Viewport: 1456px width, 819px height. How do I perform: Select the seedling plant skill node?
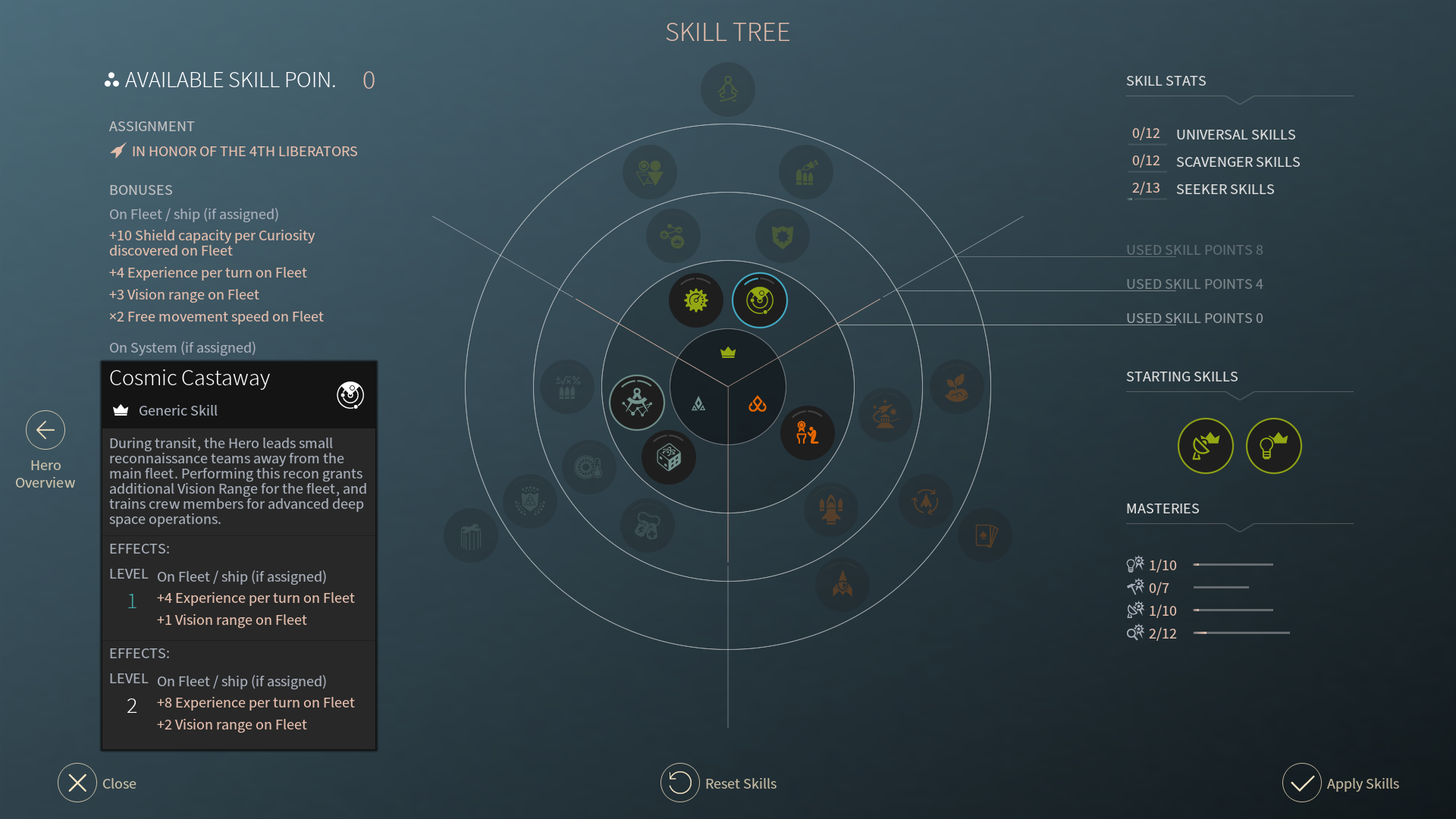[957, 387]
